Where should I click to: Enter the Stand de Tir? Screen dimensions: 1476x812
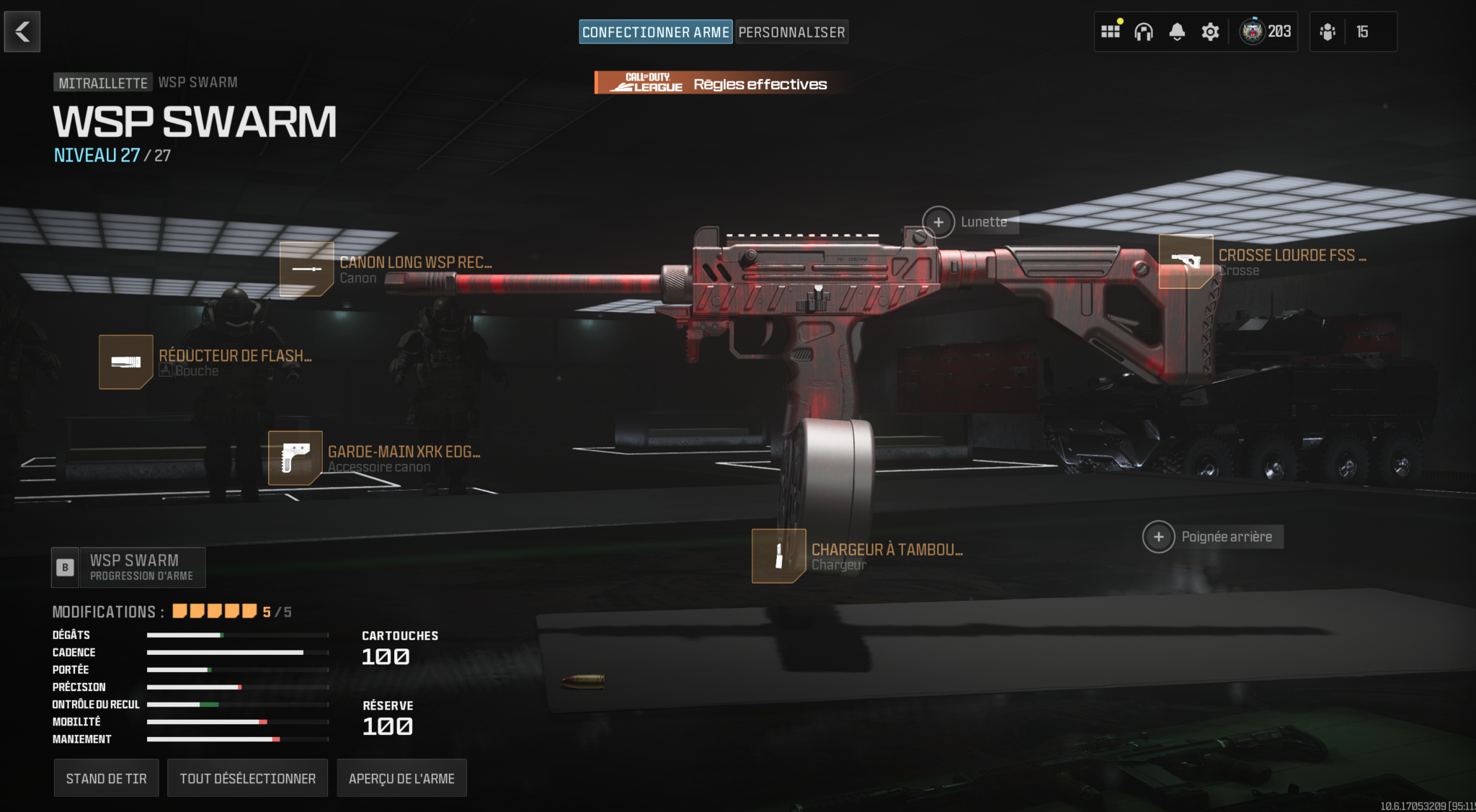click(106, 778)
